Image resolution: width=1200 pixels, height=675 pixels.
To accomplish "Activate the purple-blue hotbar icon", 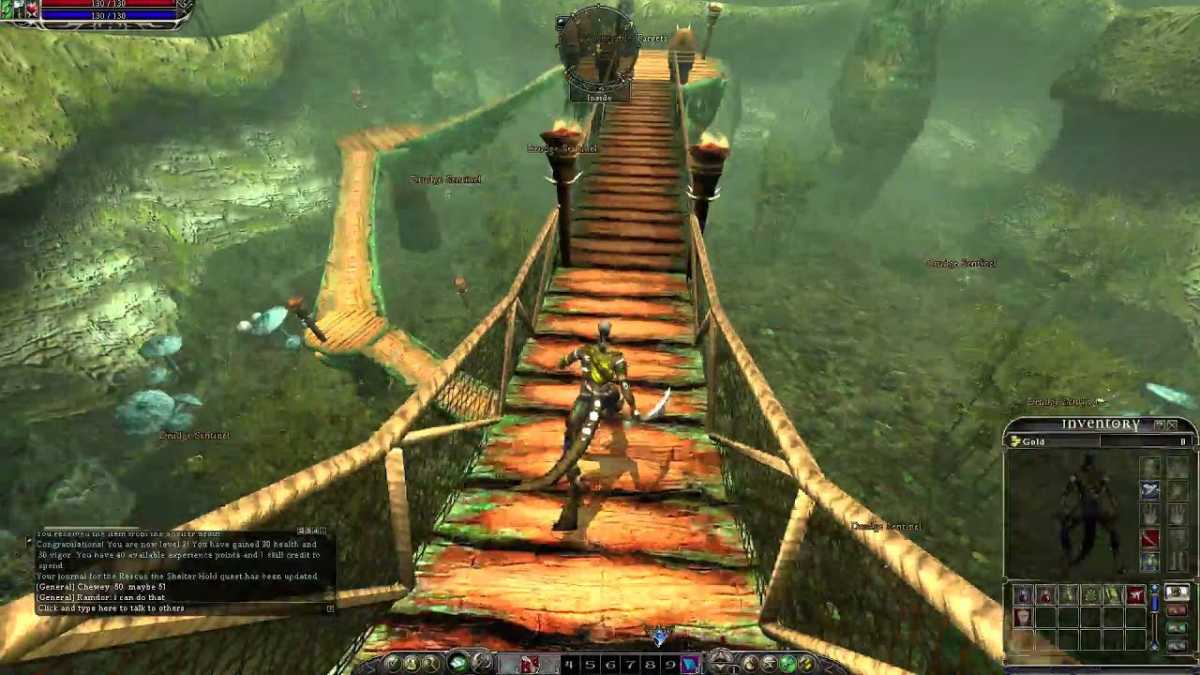I will pyautogui.click(x=690, y=663).
